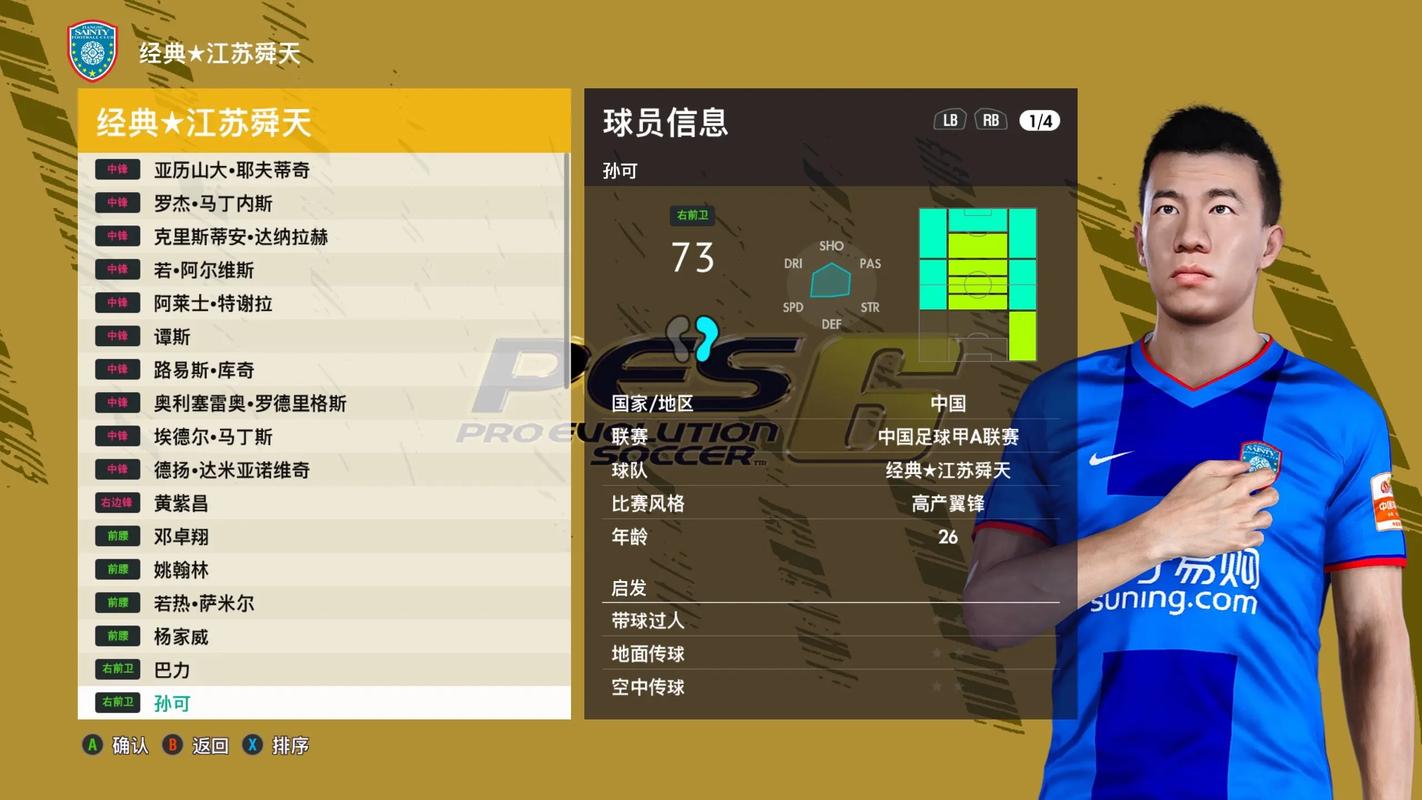Image resolution: width=1422 pixels, height=800 pixels.
Task: Click the 前腰 badge next to 姚翰林
Action: pos(116,570)
